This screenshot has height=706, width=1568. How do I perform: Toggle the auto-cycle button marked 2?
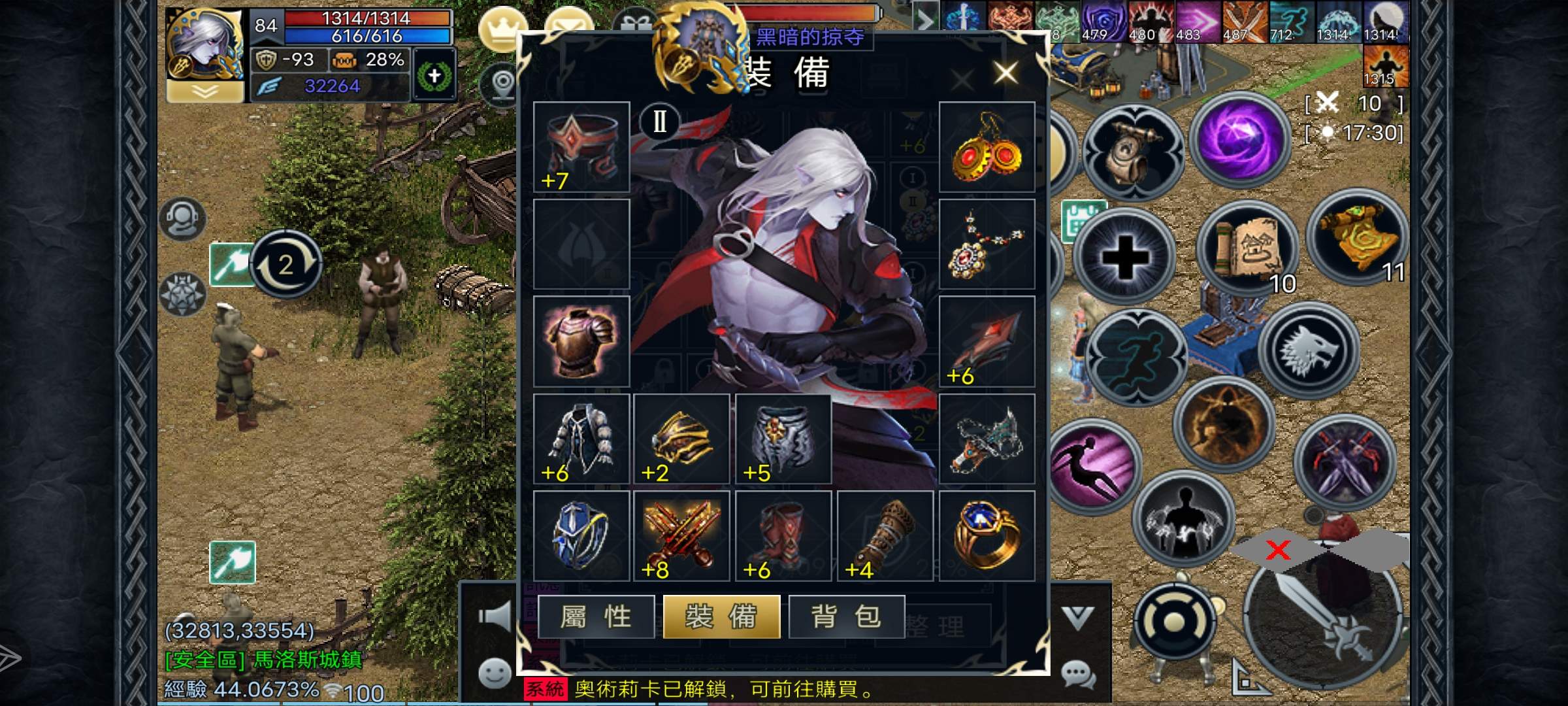(286, 264)
